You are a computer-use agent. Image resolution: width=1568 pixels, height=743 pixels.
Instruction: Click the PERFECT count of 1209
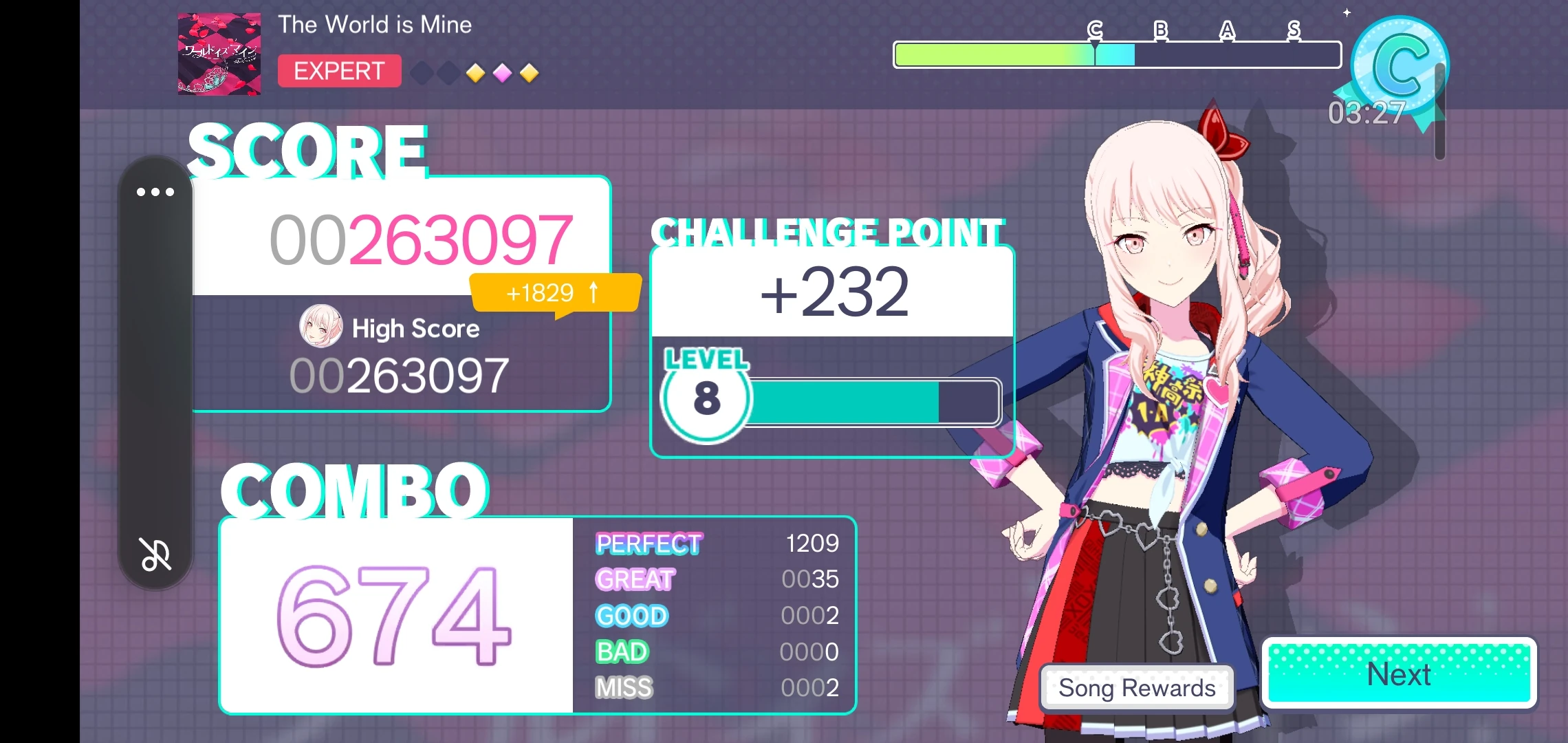click(812, 543)
